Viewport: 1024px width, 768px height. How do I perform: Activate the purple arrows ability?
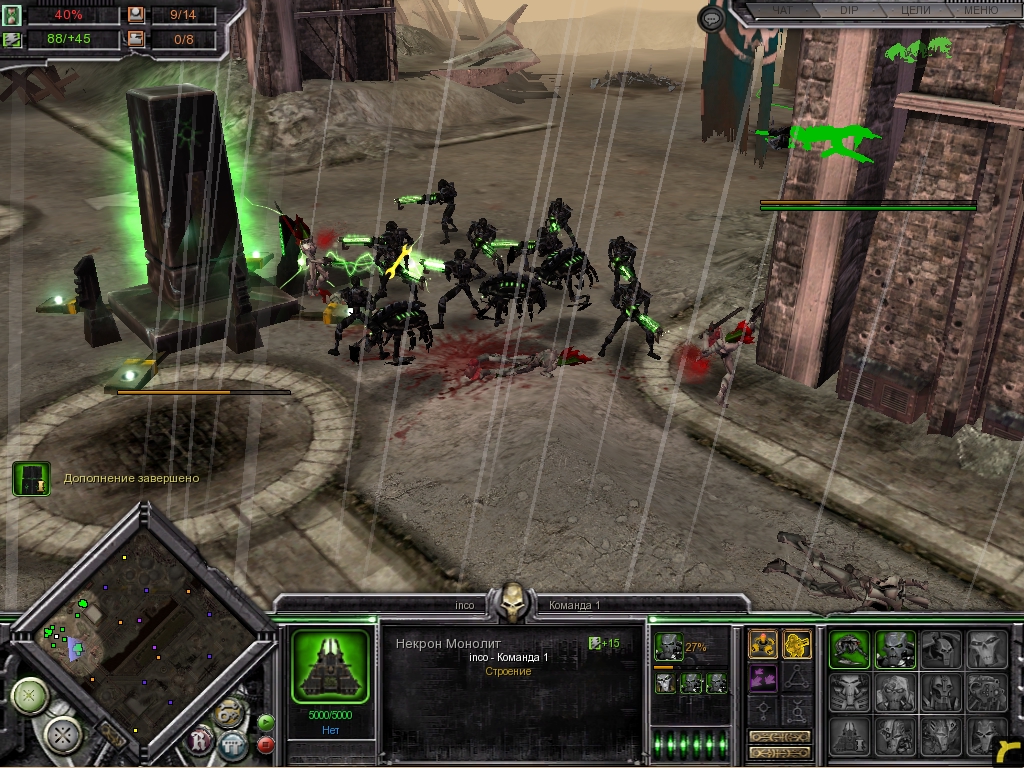coord(763,679)
